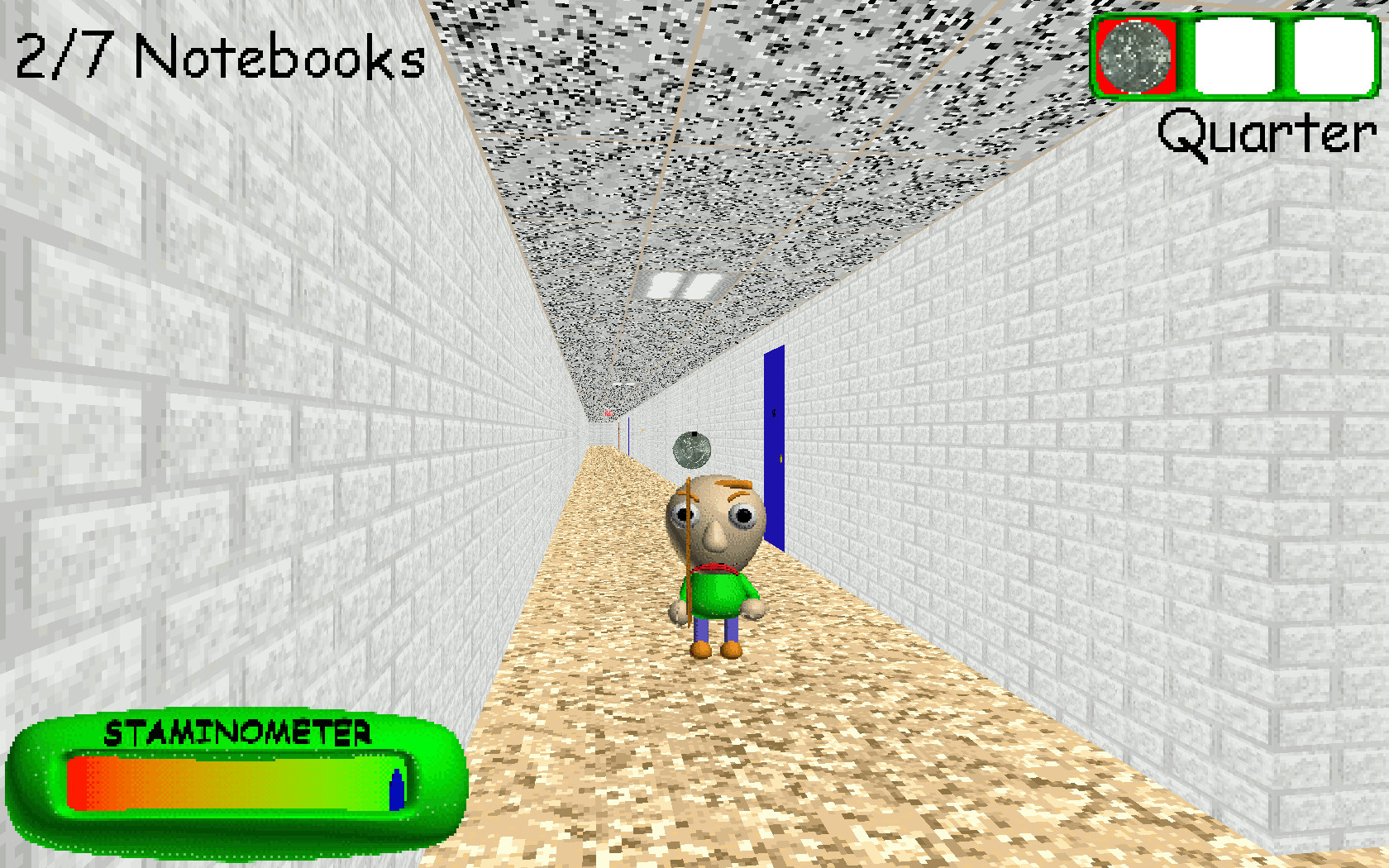The width and height of the screenshot is (1389, 868).
Task: Click the Quarter item label
Action: click(1265, 132)
